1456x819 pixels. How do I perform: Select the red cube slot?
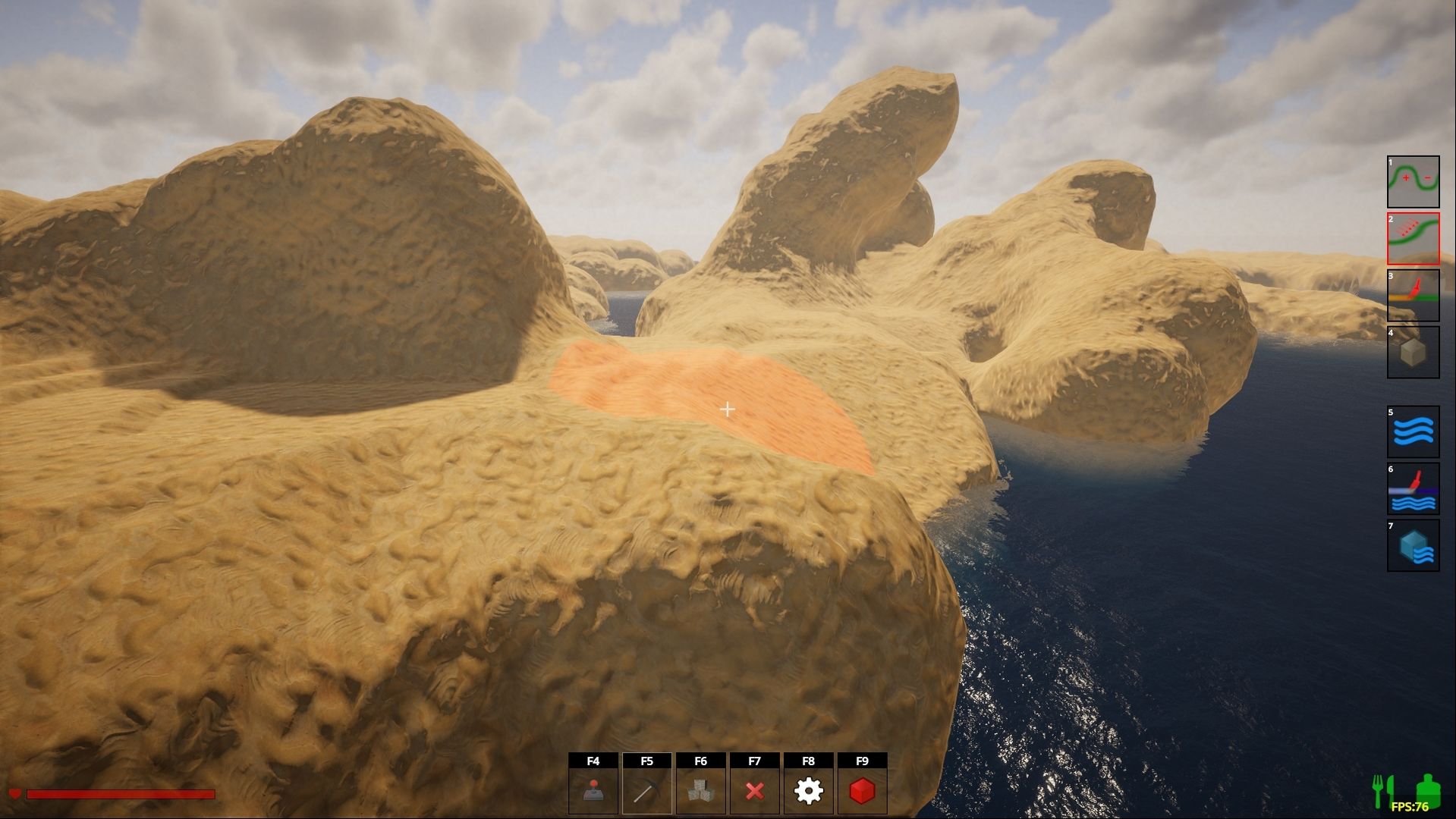point(862,791)
